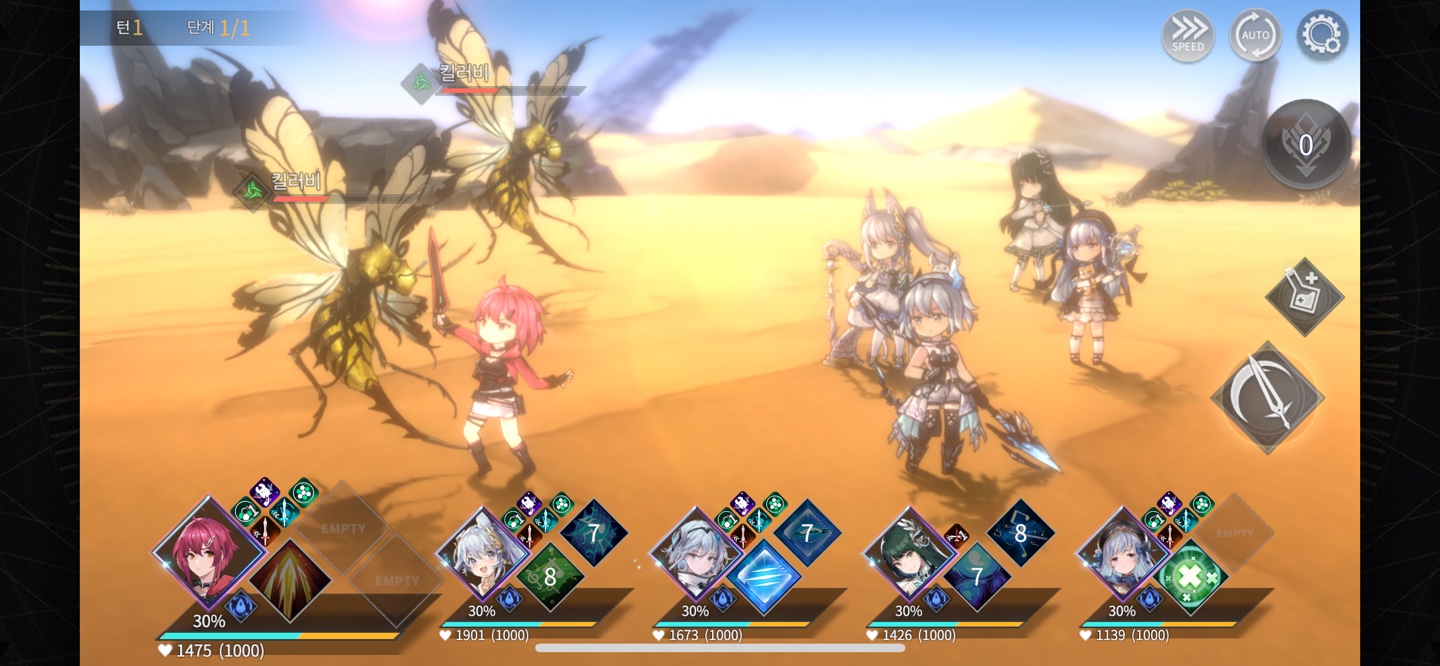
Task: Use the healing potion item button
Action: click(x=1304, y=297)
